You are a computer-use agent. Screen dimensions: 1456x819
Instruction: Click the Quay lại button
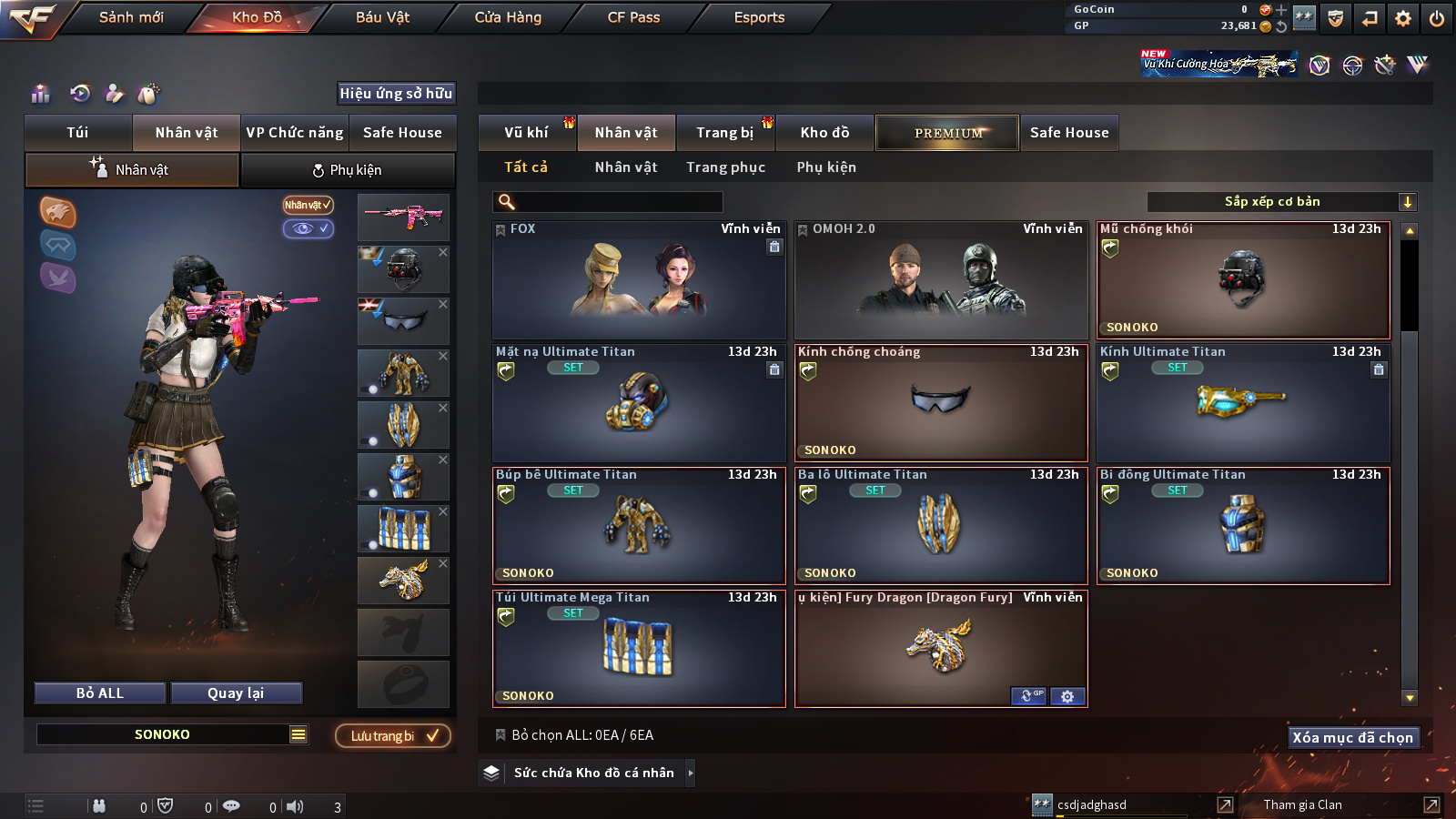(236, 693)
